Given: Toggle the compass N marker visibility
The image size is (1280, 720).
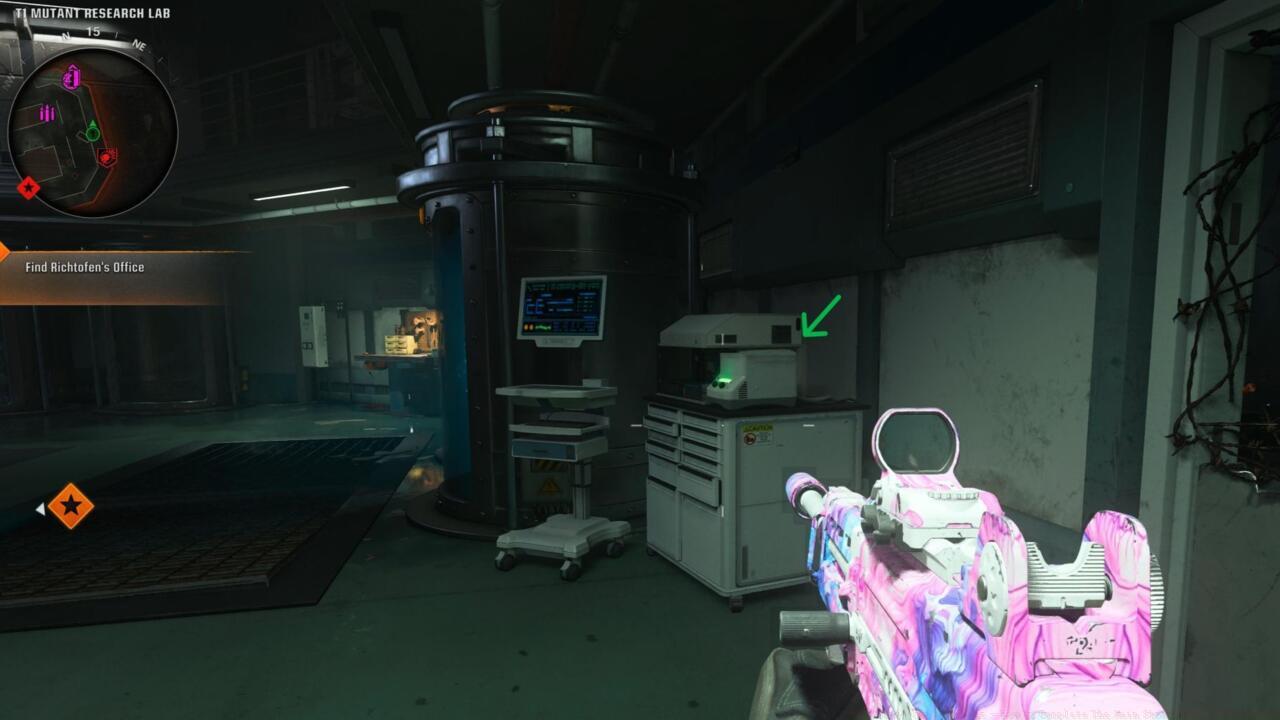Looking at the screenshot, I should tap(65, 36).
